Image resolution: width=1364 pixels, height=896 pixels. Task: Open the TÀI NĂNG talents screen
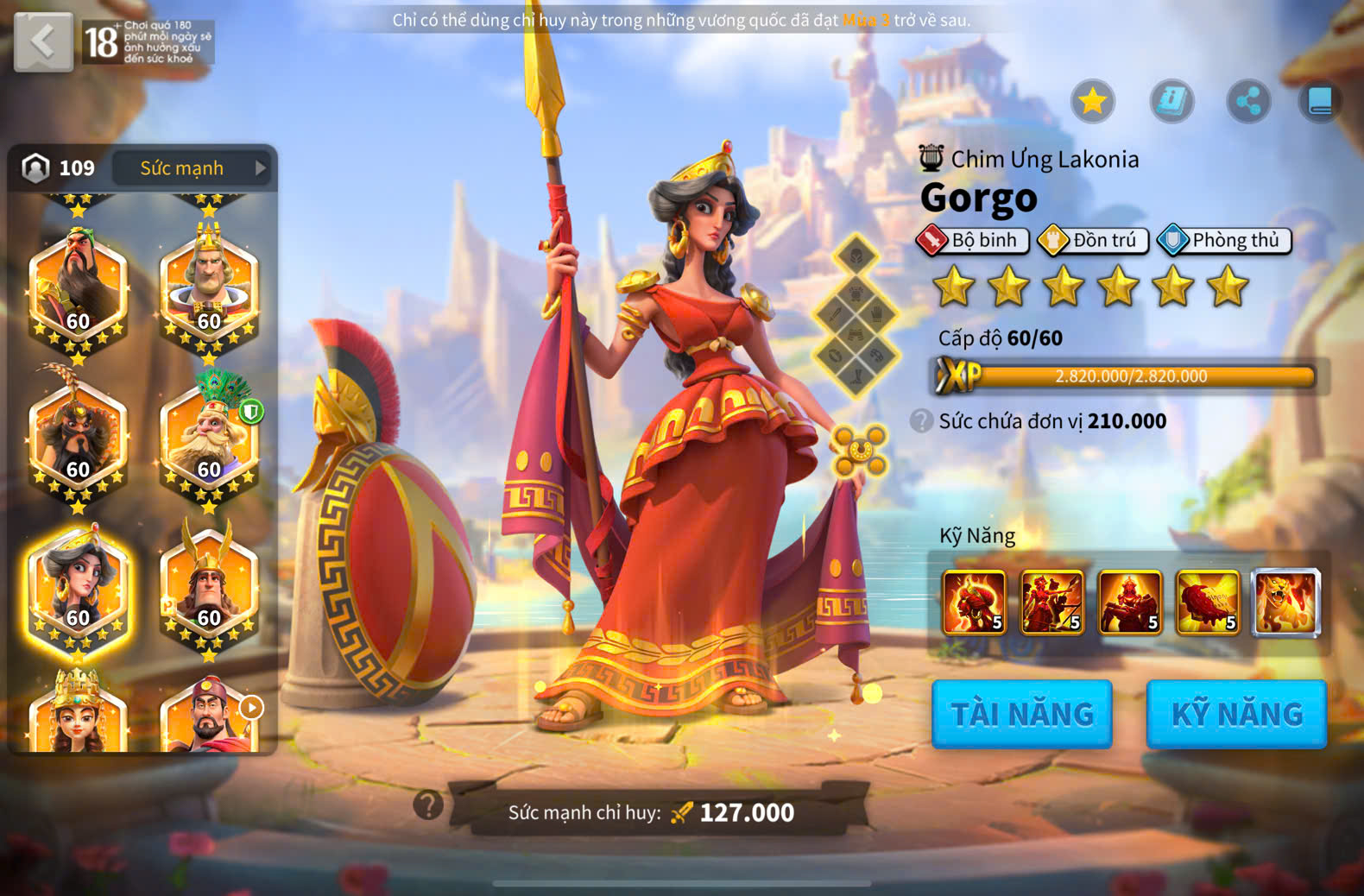pyautogui.click(x=1022, y=714)
